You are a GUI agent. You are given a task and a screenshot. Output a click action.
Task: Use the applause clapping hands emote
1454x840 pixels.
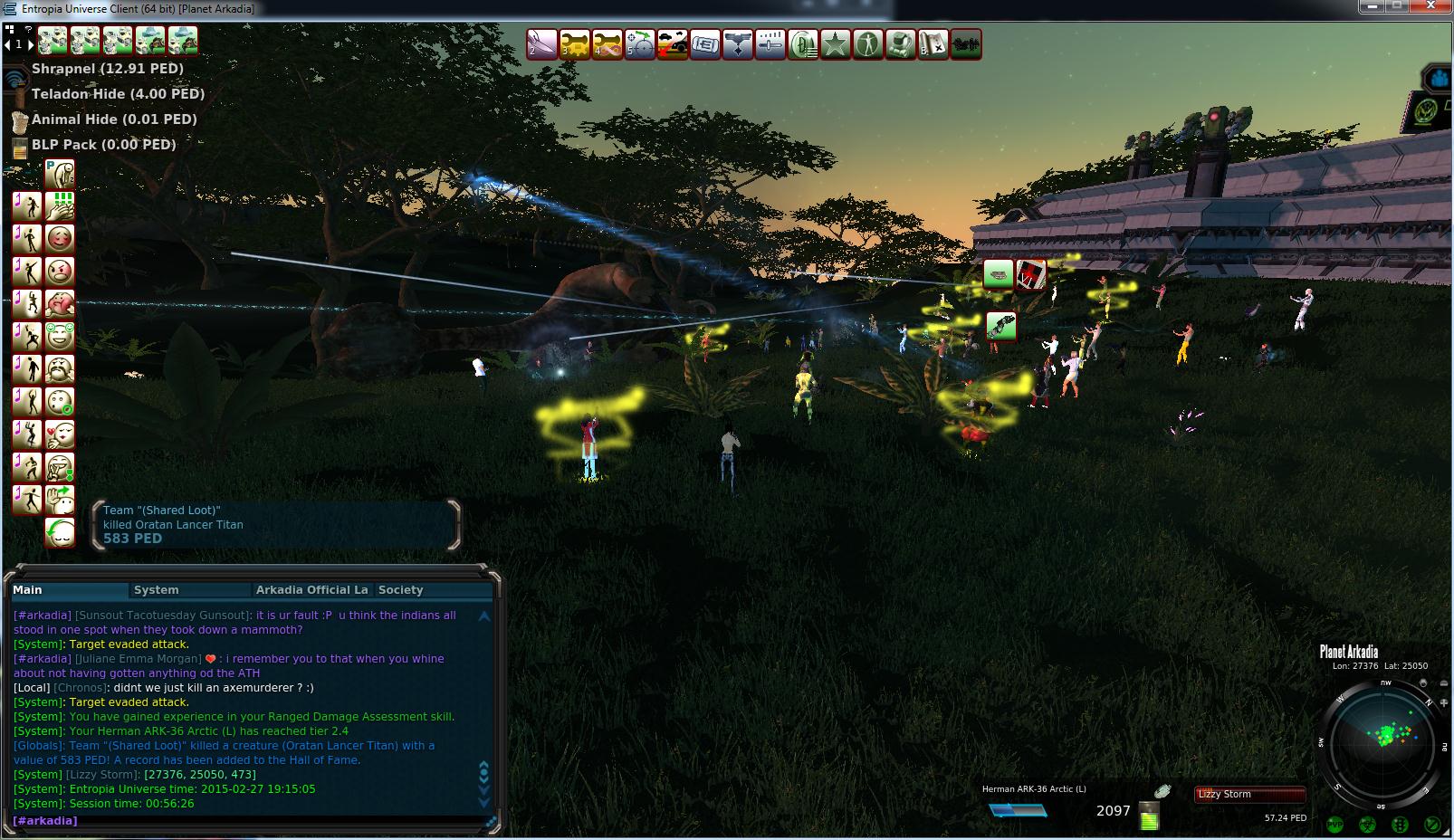click(x=60, y=206)
